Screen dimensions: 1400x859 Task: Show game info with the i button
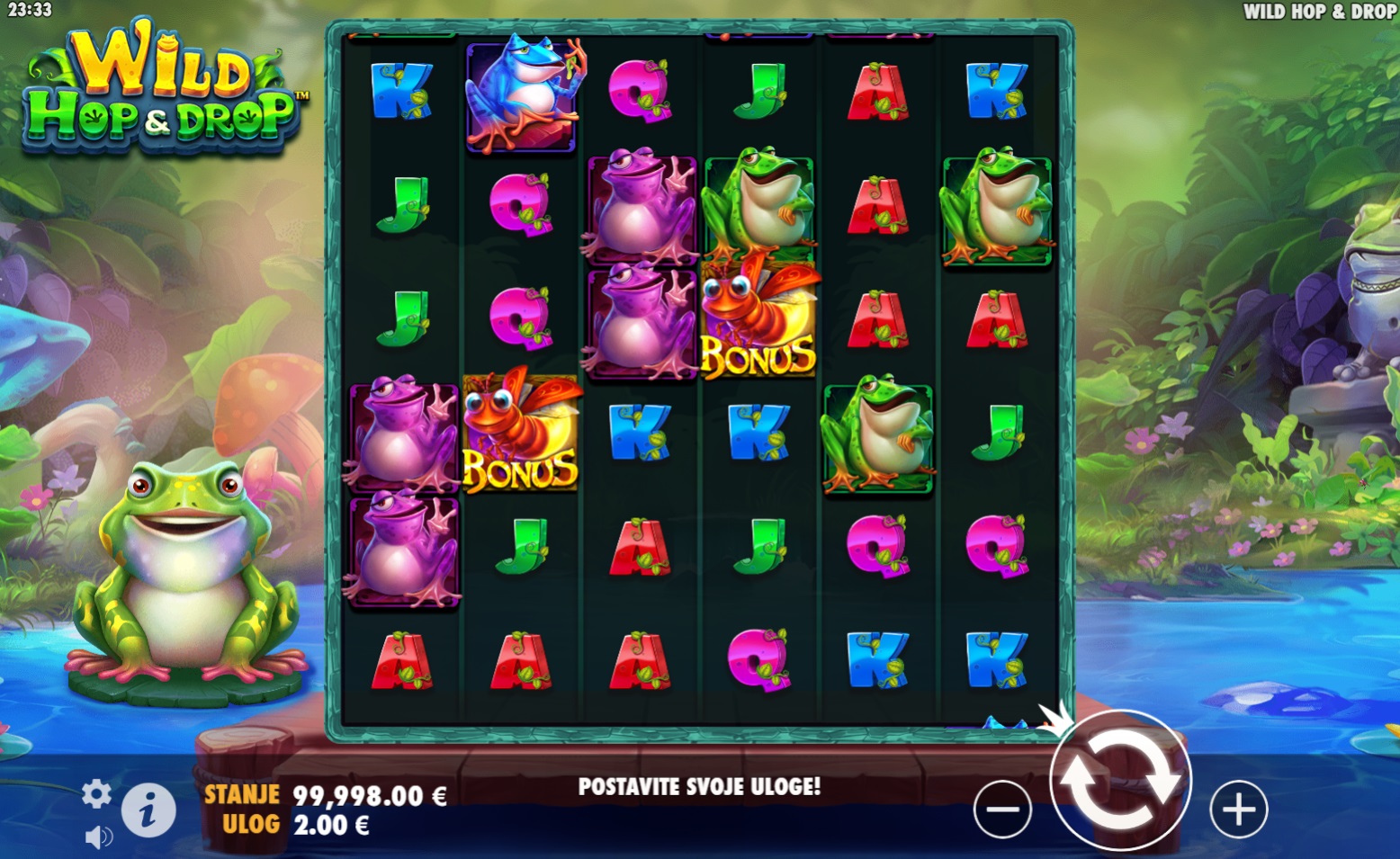(148, 809)
